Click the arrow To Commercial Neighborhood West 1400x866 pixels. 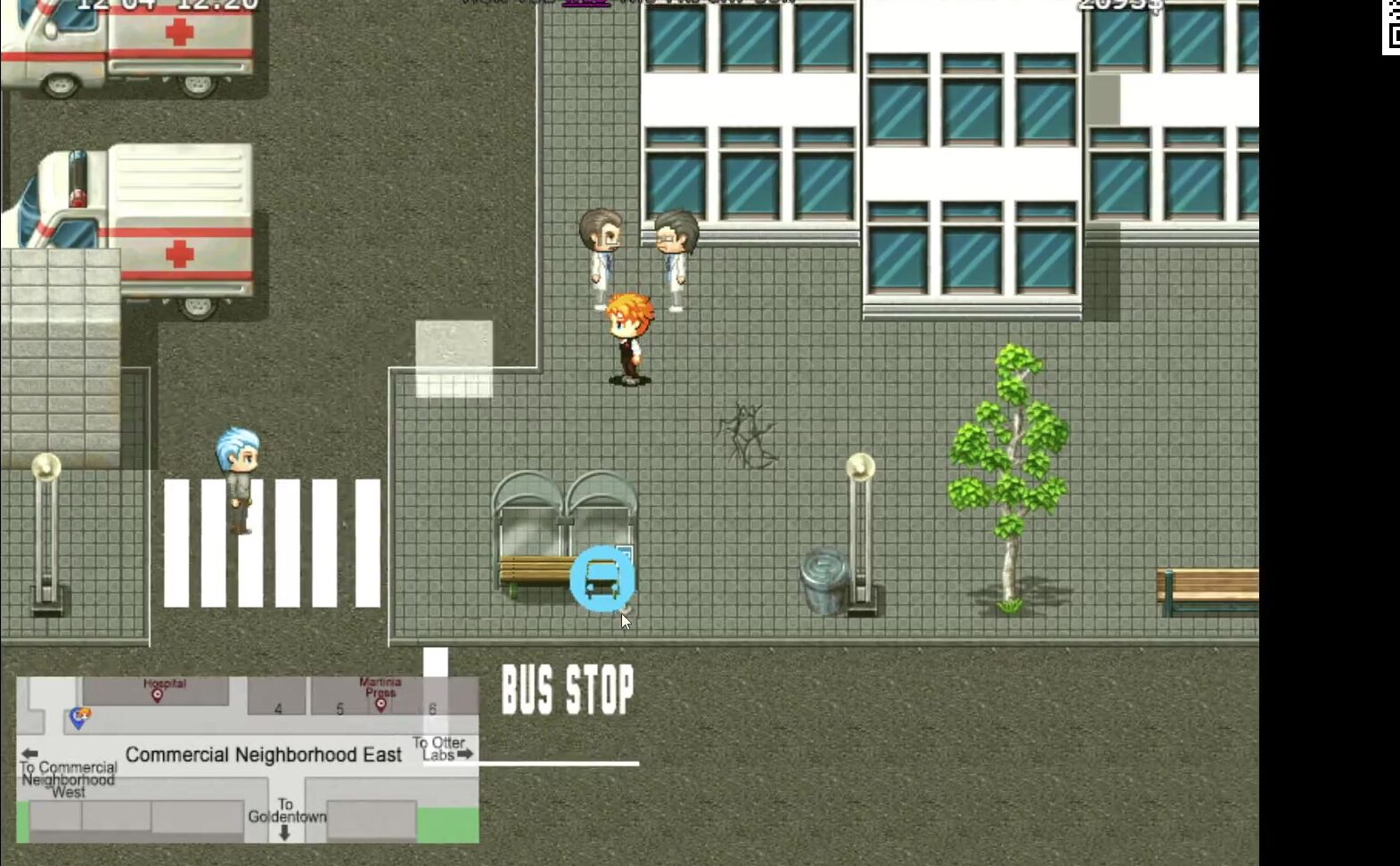(x=31, y=753)
